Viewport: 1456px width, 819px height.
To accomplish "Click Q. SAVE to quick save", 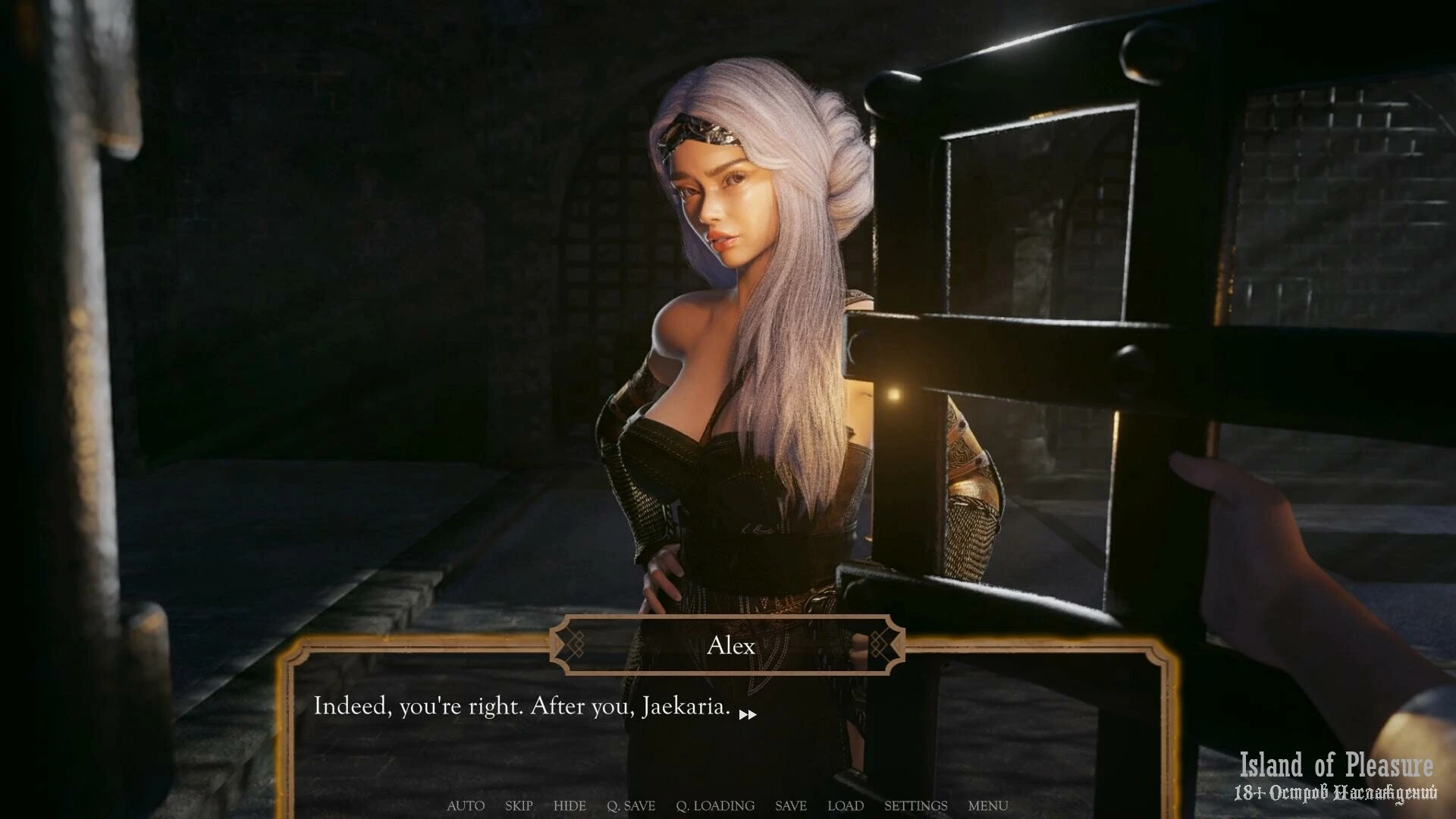I will (631, 805).
